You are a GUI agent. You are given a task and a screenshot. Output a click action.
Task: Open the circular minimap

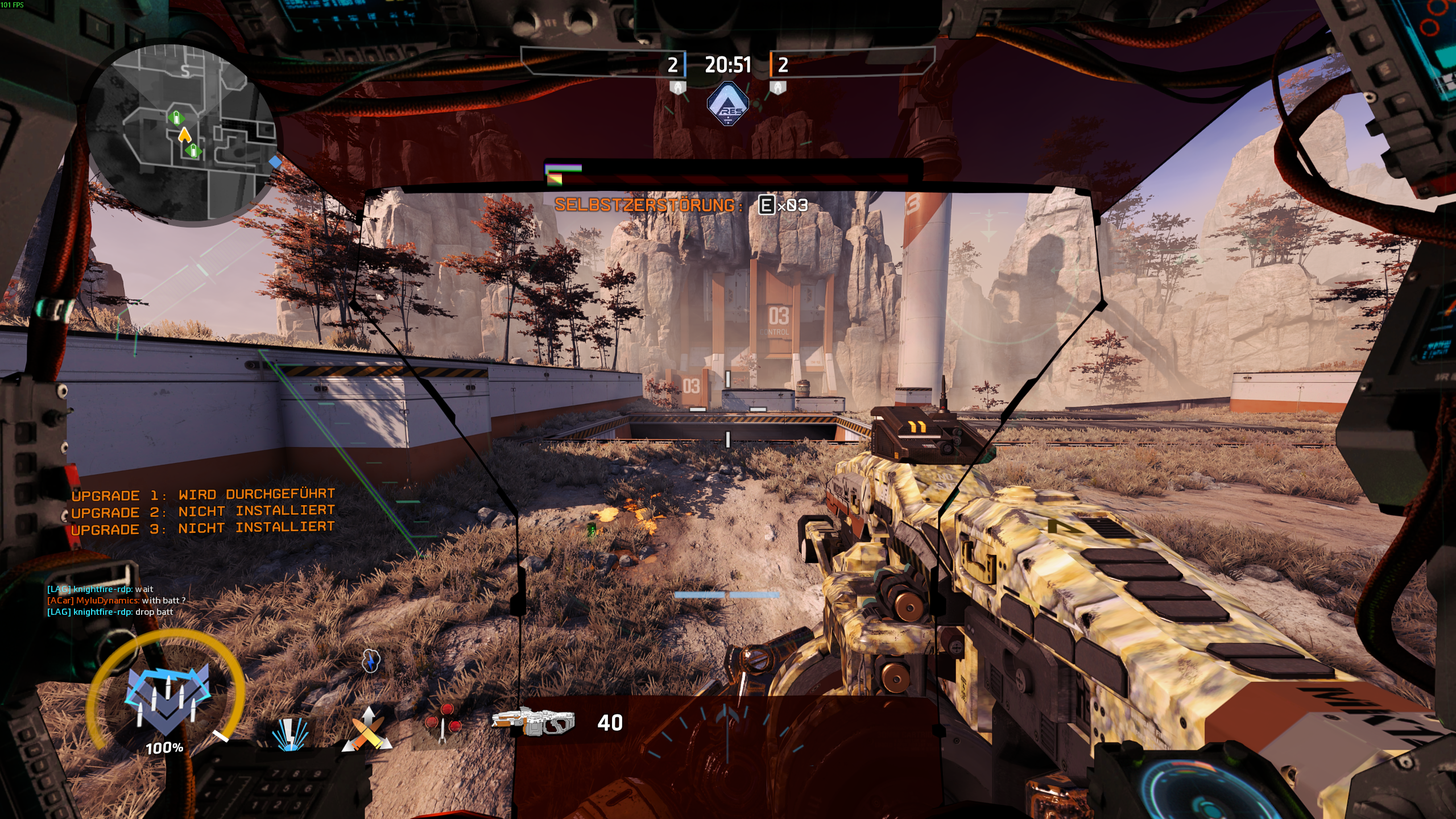pos(183,134)
